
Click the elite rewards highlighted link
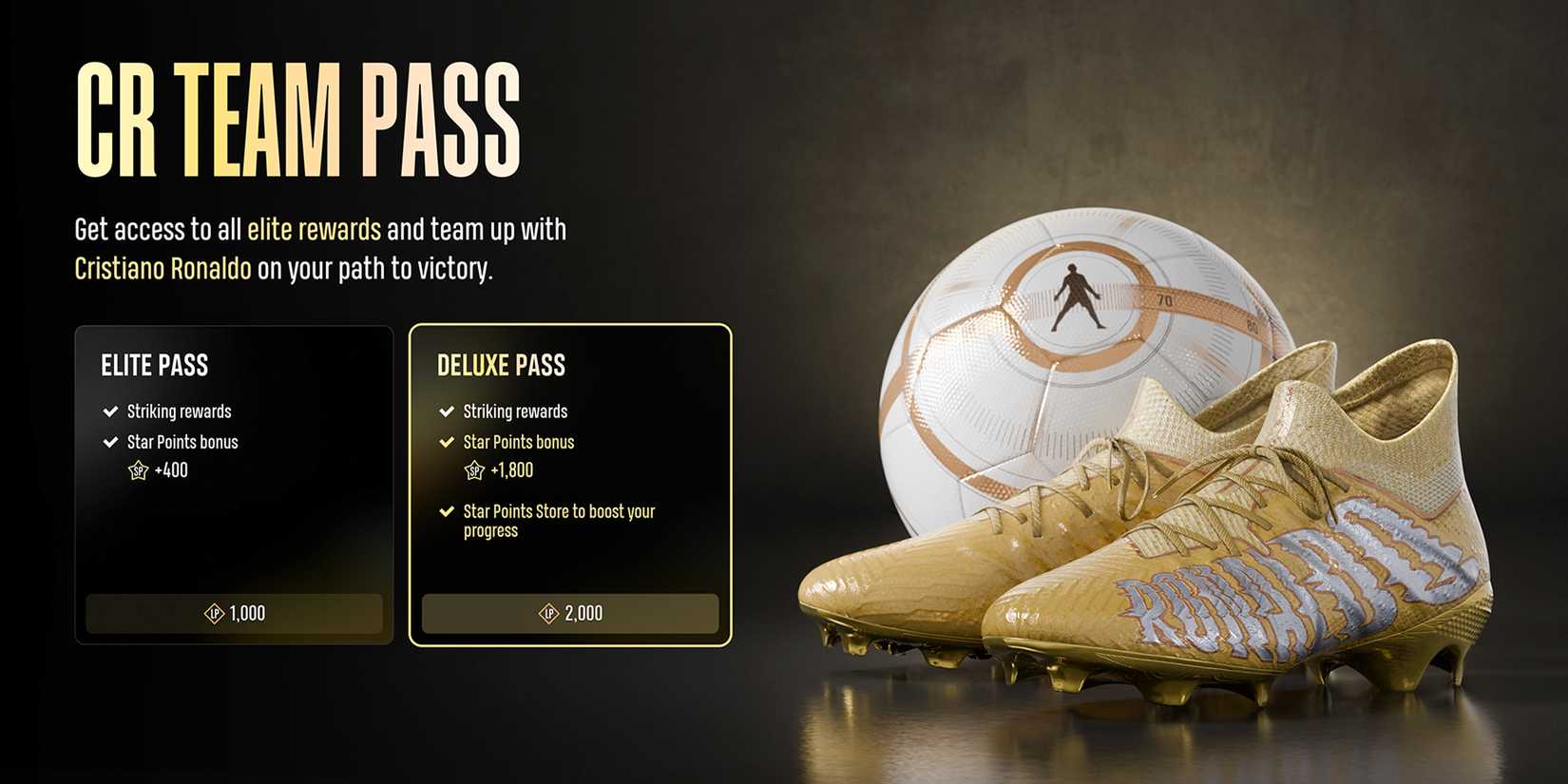pyautogui.click(x=315, y=229)
